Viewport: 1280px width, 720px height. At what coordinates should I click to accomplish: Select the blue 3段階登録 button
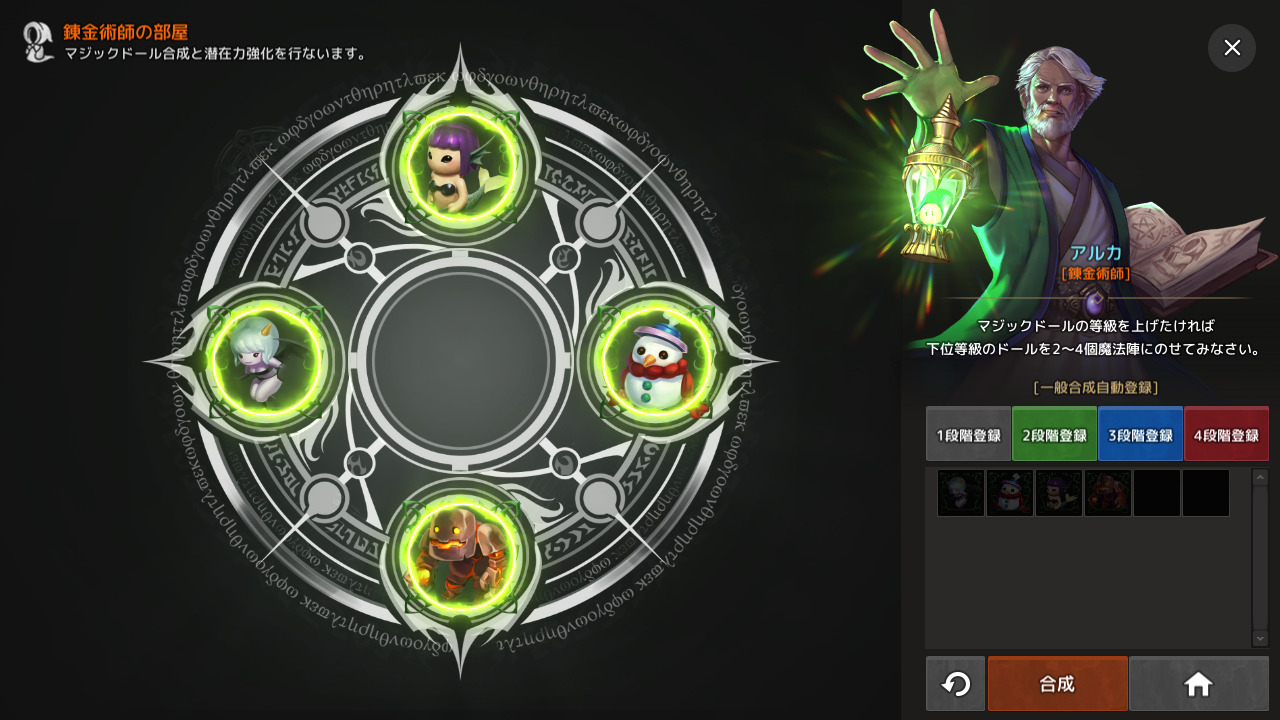click(1140, 434)
